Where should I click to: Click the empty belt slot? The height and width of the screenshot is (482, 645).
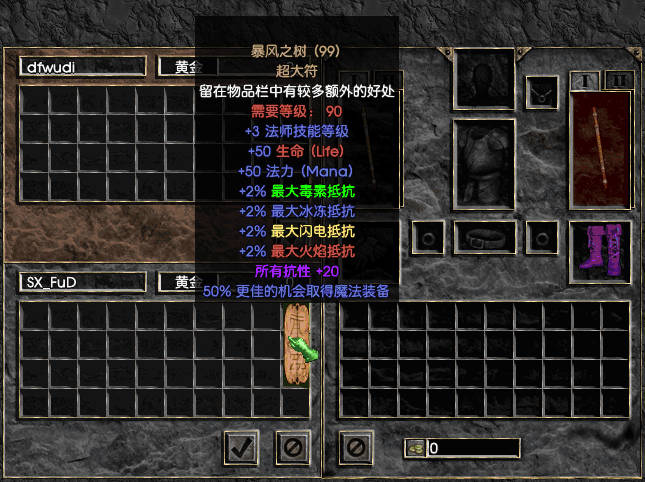(x=484, y=239)
